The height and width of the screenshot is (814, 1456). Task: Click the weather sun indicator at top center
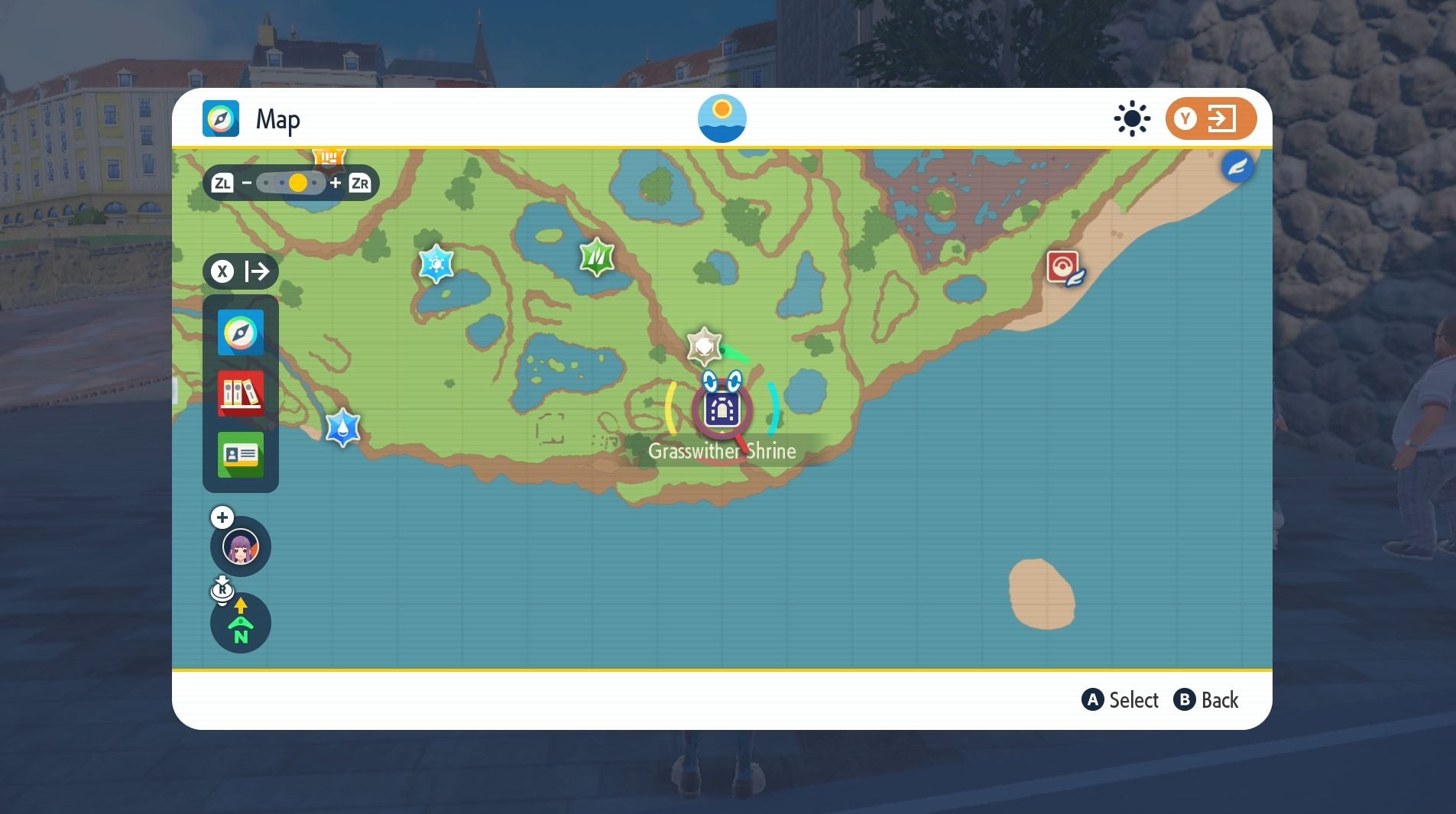(722, 118)
